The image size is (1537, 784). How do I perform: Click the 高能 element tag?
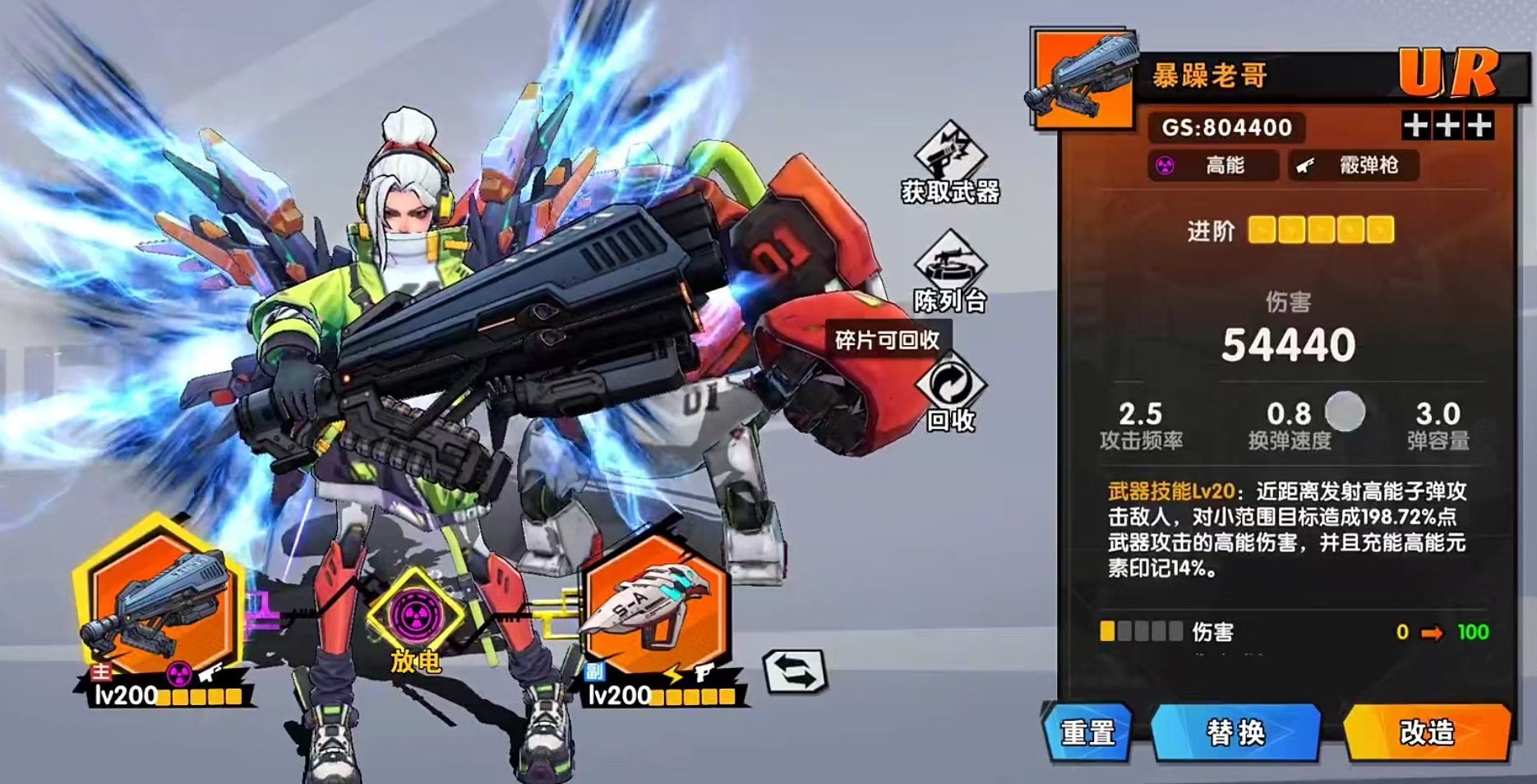(1212, 165)
